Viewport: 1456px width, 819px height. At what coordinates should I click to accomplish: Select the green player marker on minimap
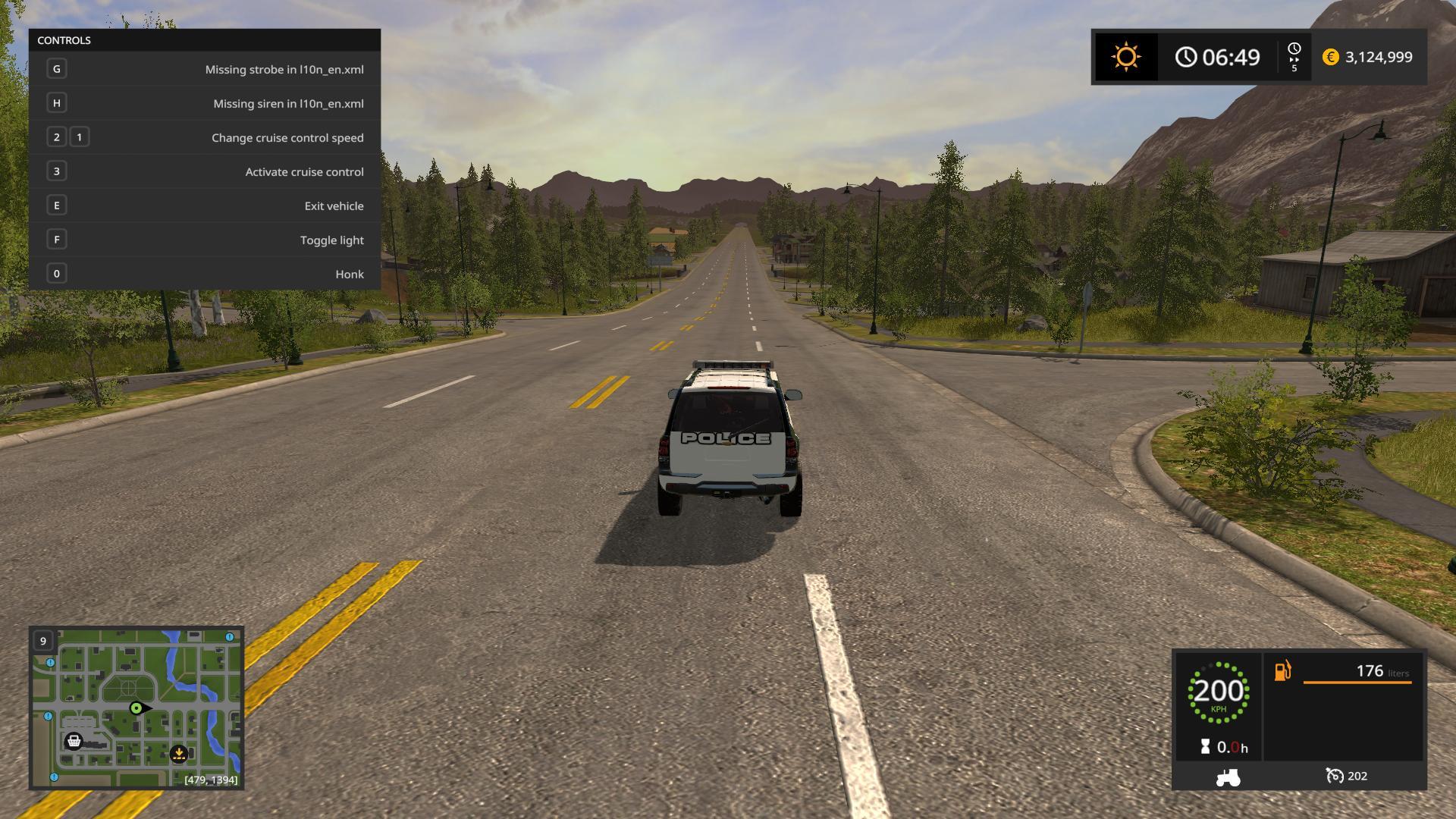coord(136,708)
